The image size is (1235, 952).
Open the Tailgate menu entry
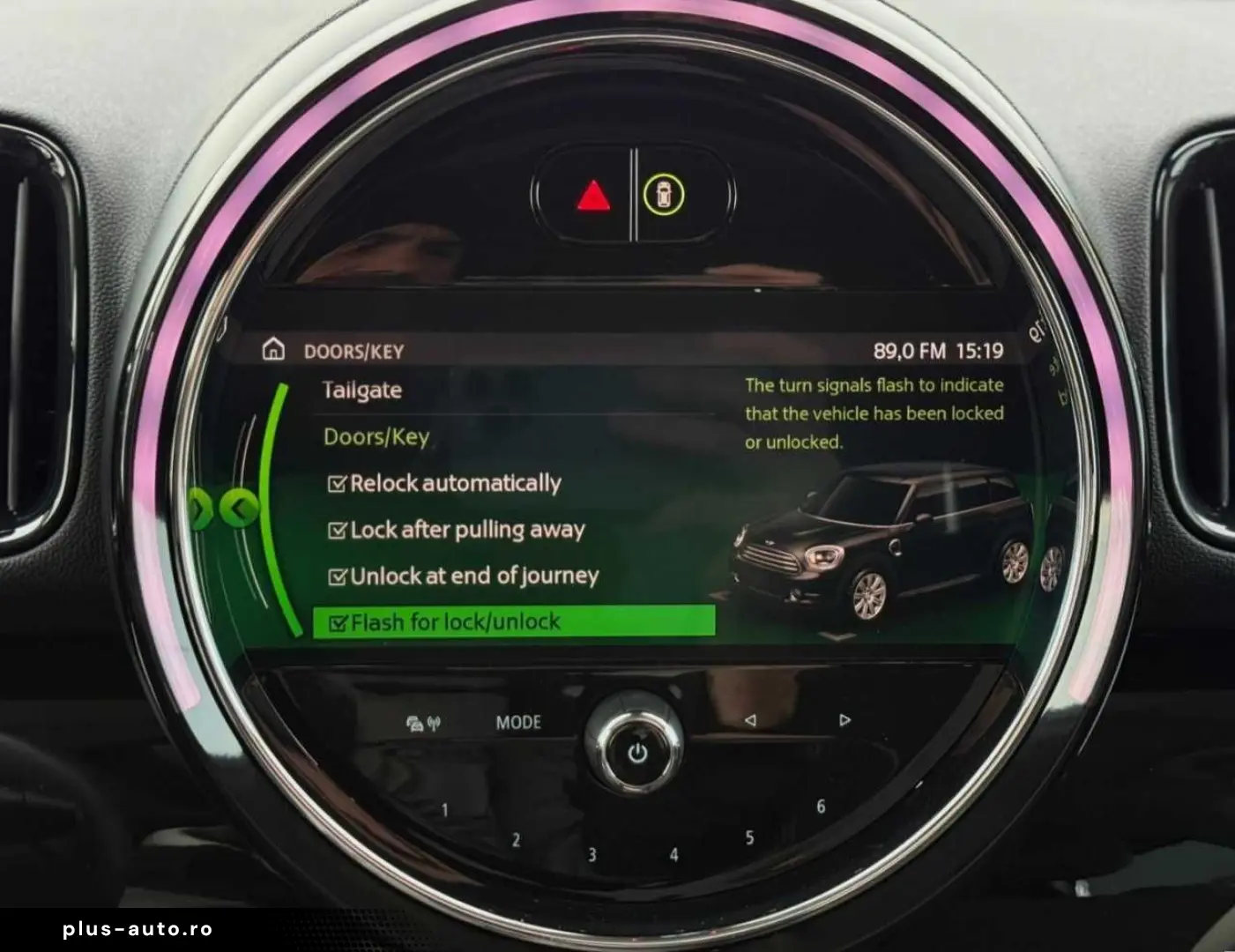click(362, 390)
